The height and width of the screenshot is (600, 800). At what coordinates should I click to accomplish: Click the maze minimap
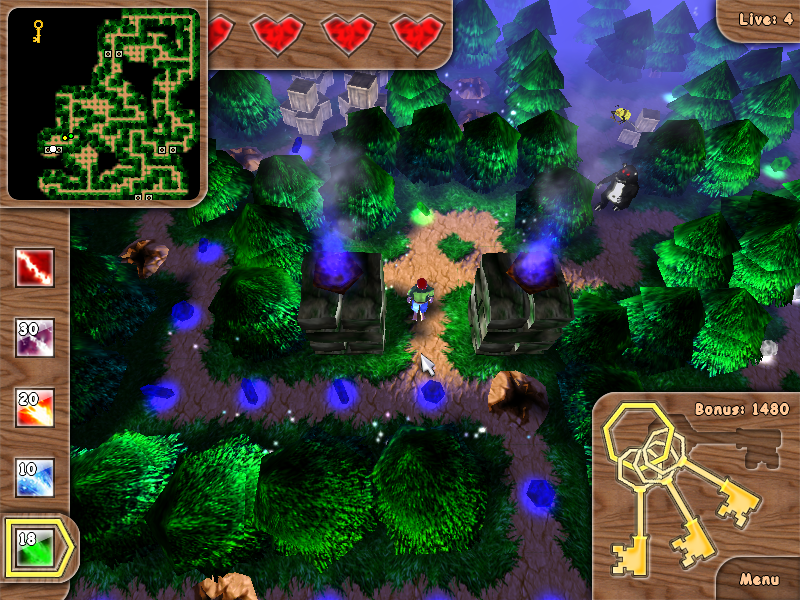click(105, 103)
